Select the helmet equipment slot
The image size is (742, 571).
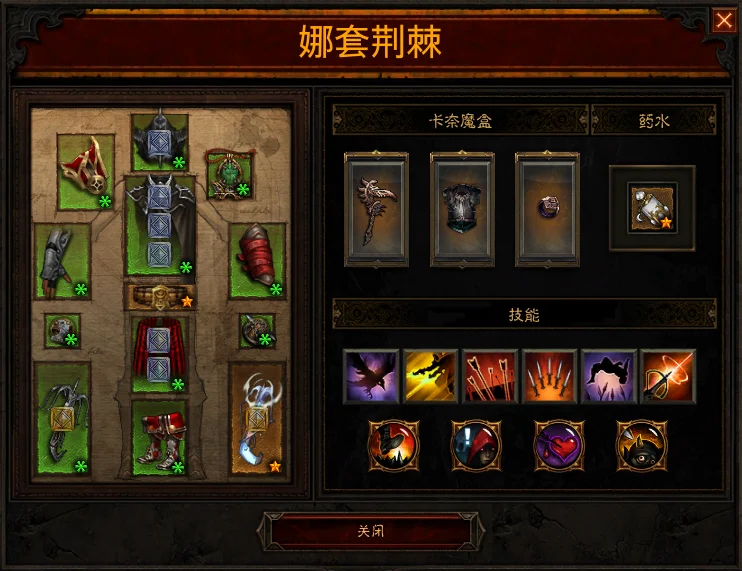pos(160,141)
